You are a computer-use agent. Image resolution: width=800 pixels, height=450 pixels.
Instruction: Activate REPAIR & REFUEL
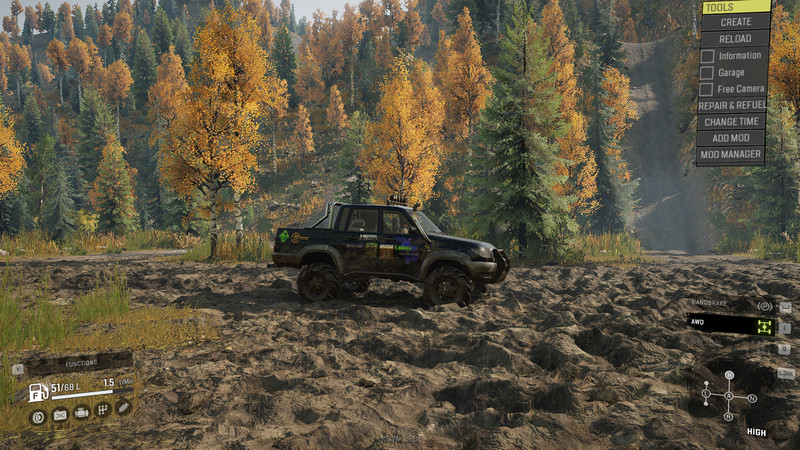[x=733, y=104]
